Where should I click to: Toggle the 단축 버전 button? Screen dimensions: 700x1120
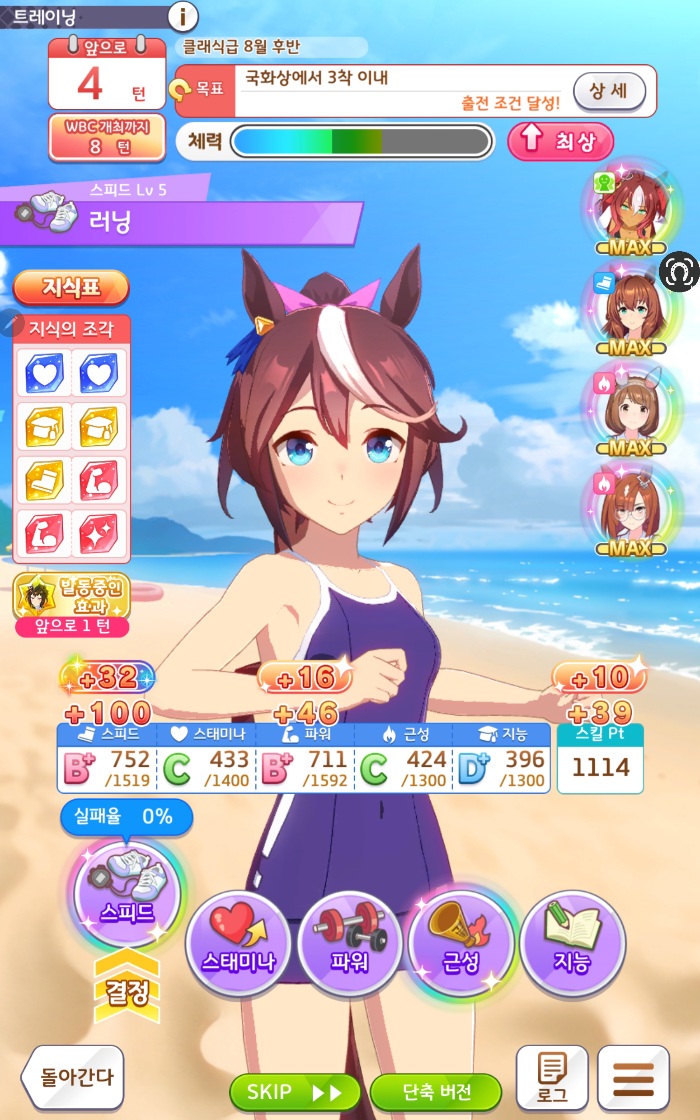[x=435, y=1091]
